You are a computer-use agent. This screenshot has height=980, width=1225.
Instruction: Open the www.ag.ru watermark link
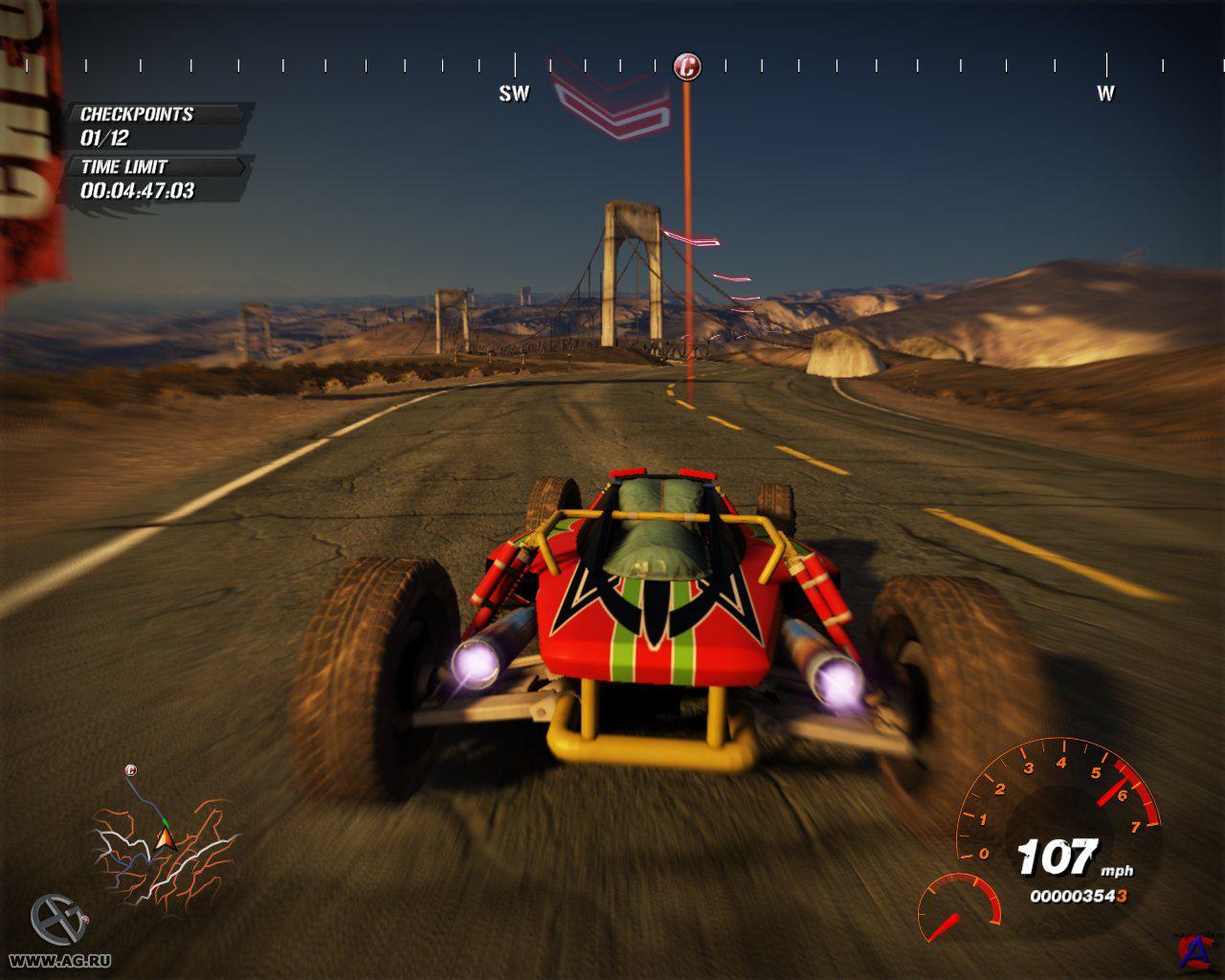point(59,960)
